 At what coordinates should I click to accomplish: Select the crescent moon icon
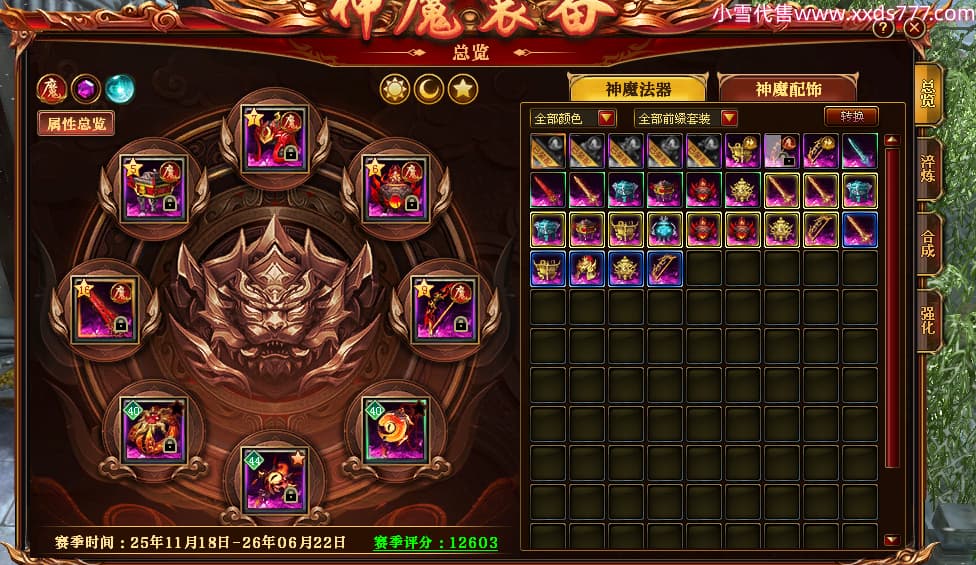429,89
